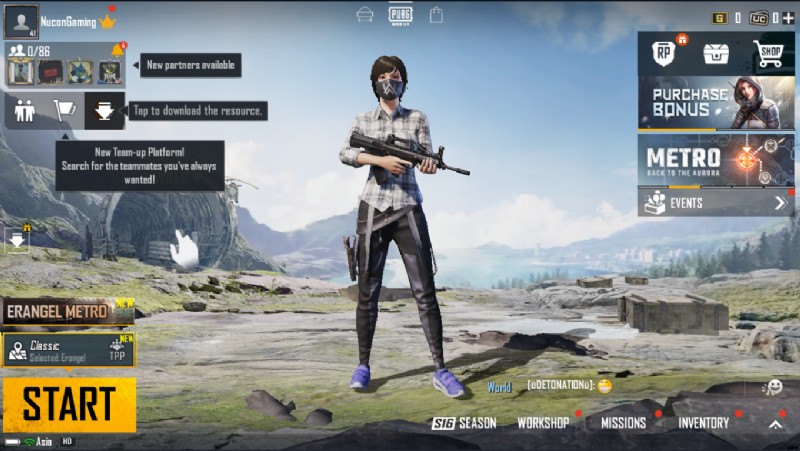Viewport: 800px width, 451px height.
Task: Open the emoji smiley button
Action: 773,386
